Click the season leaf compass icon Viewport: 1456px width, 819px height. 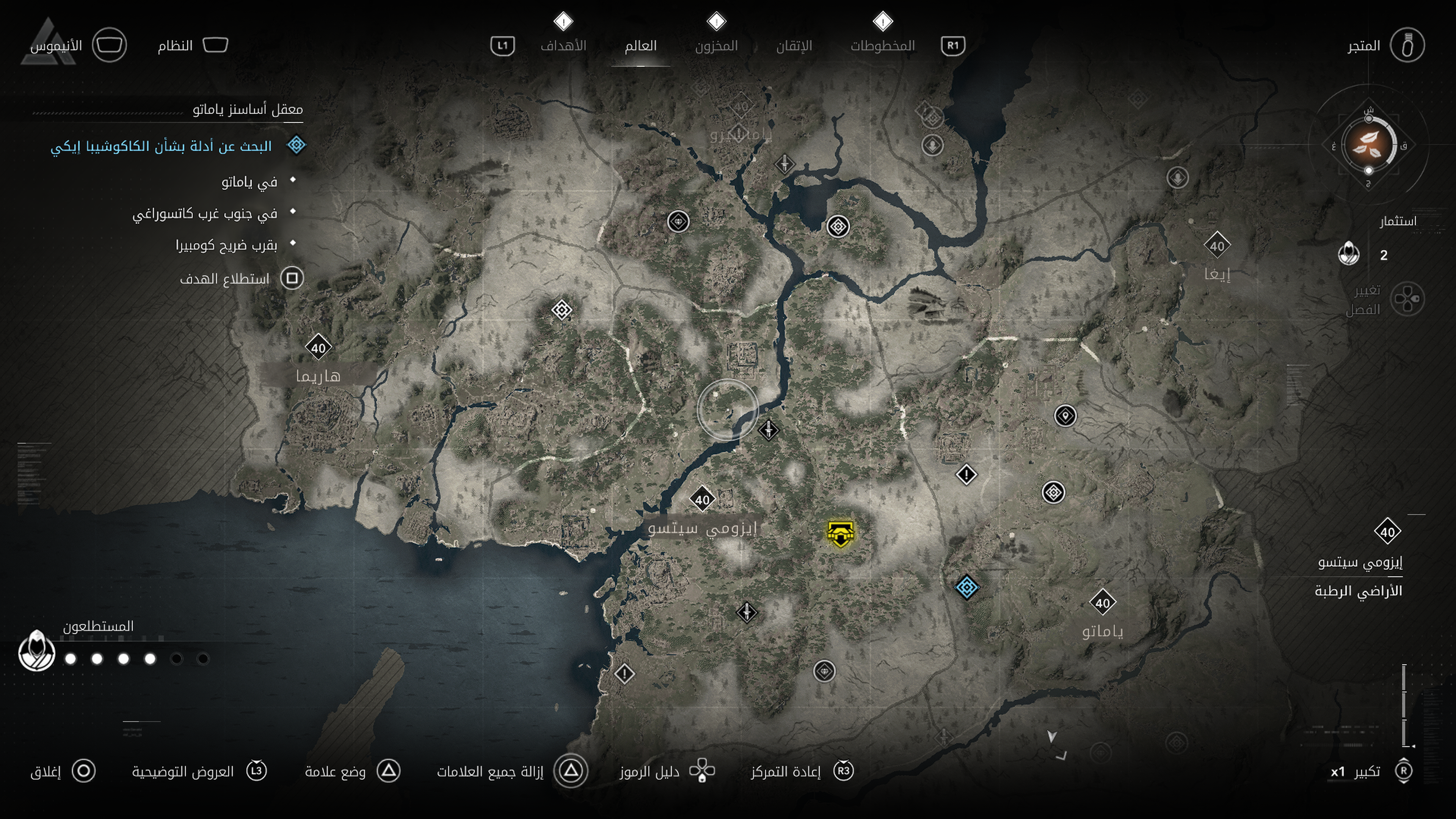1368,144
